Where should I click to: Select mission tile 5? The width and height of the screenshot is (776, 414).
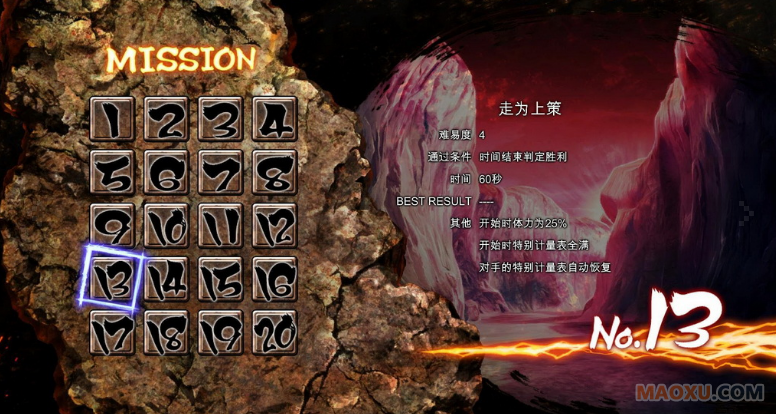click(114, 174)
